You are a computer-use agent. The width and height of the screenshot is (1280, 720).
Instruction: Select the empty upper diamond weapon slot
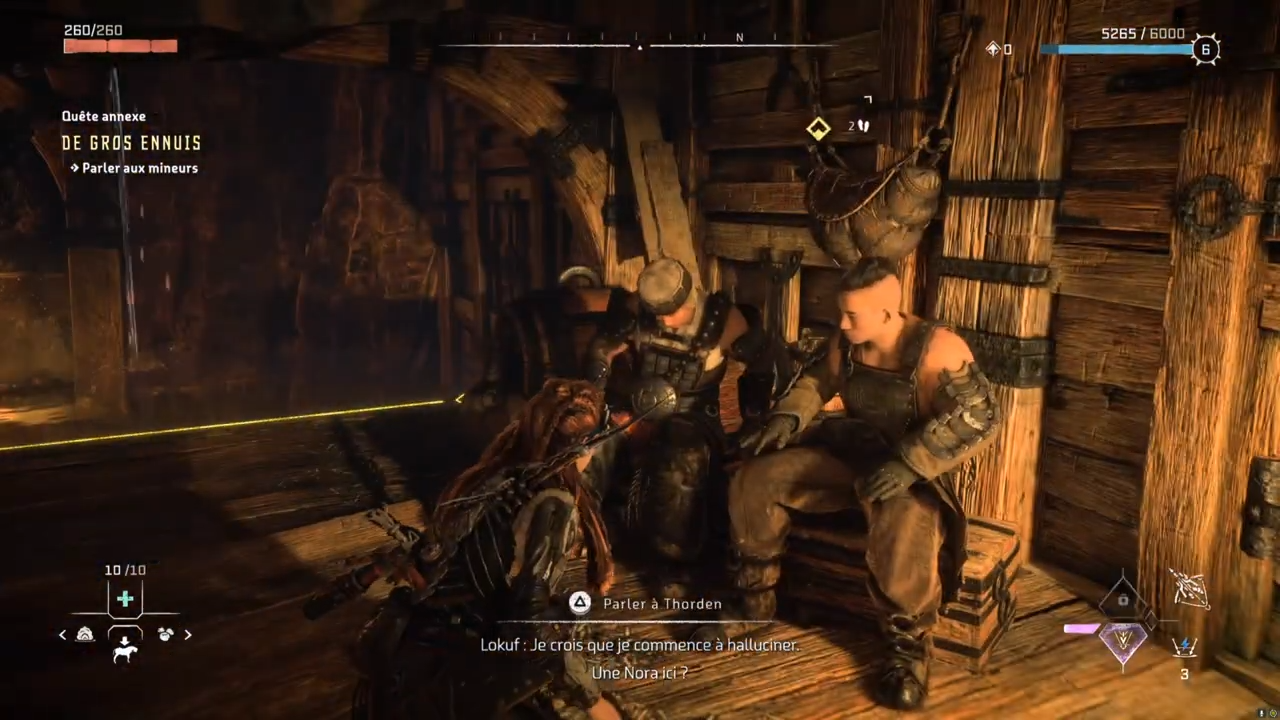pyautogui.click(x=1123, y=598)
